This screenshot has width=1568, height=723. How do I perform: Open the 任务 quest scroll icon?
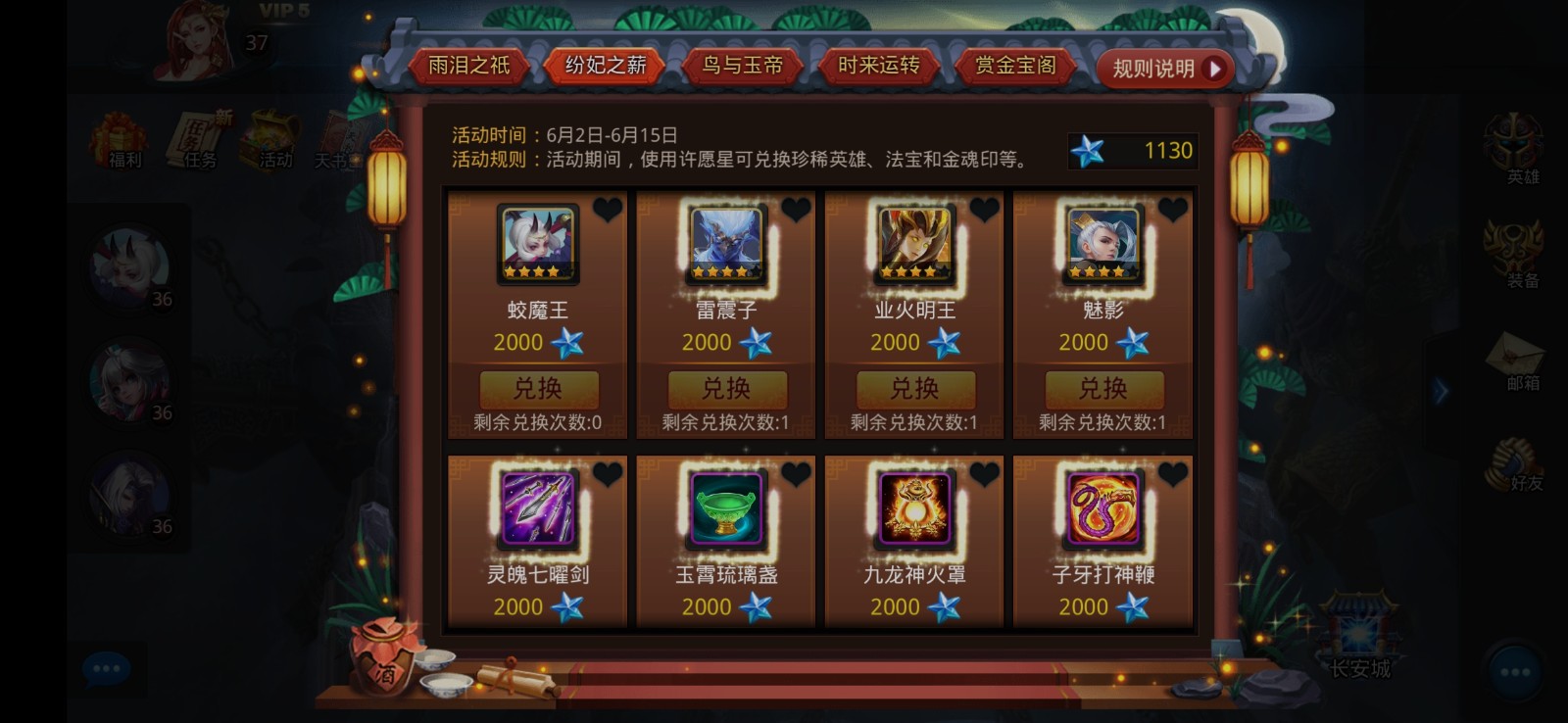[x=194, y=140]
